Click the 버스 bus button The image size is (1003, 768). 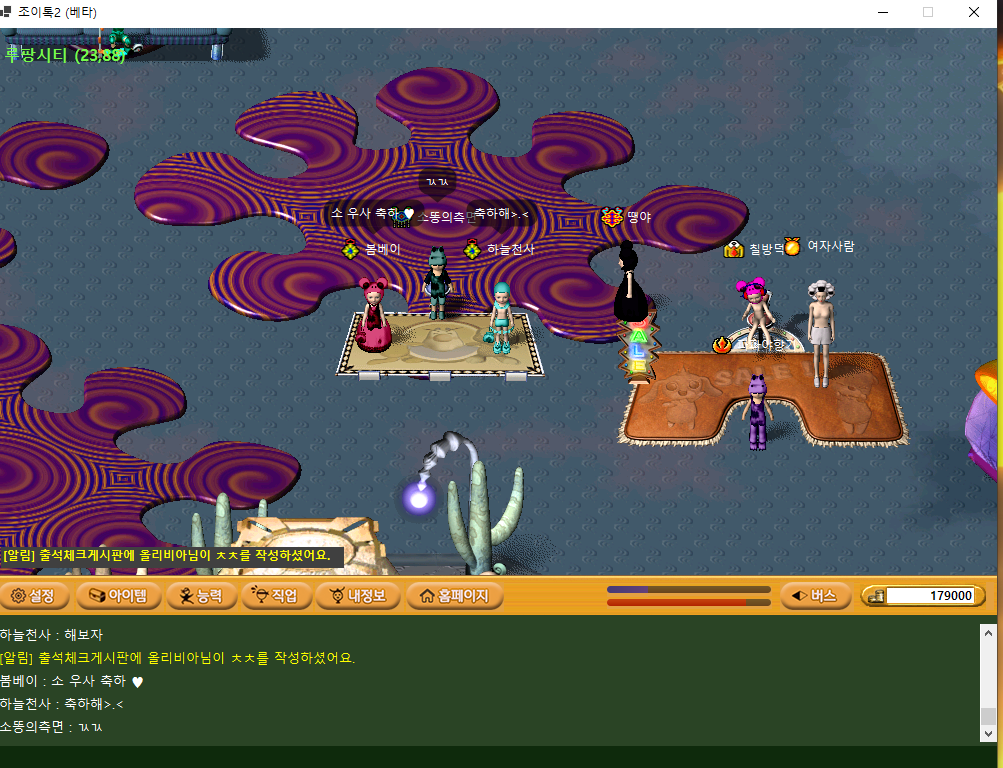(x=815, y=596)
